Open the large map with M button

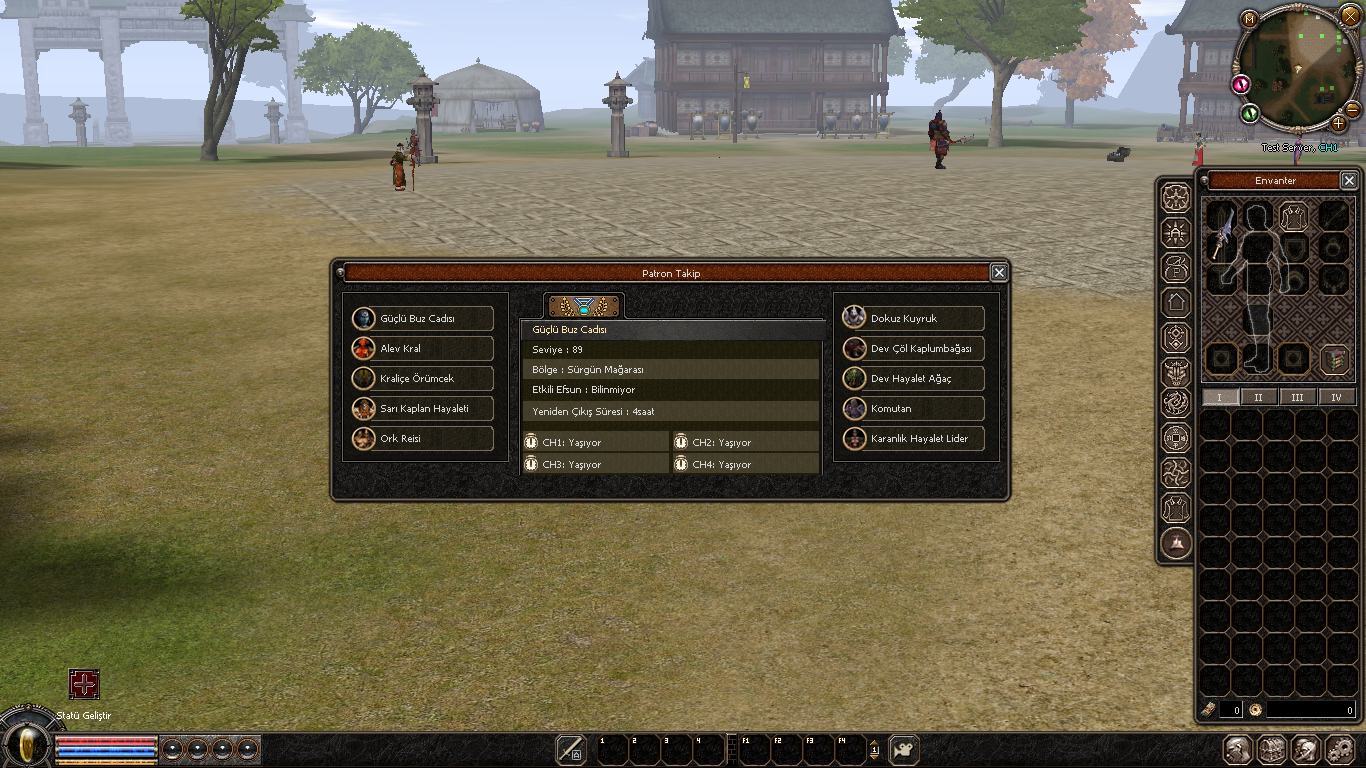(x=1249, y=19)
